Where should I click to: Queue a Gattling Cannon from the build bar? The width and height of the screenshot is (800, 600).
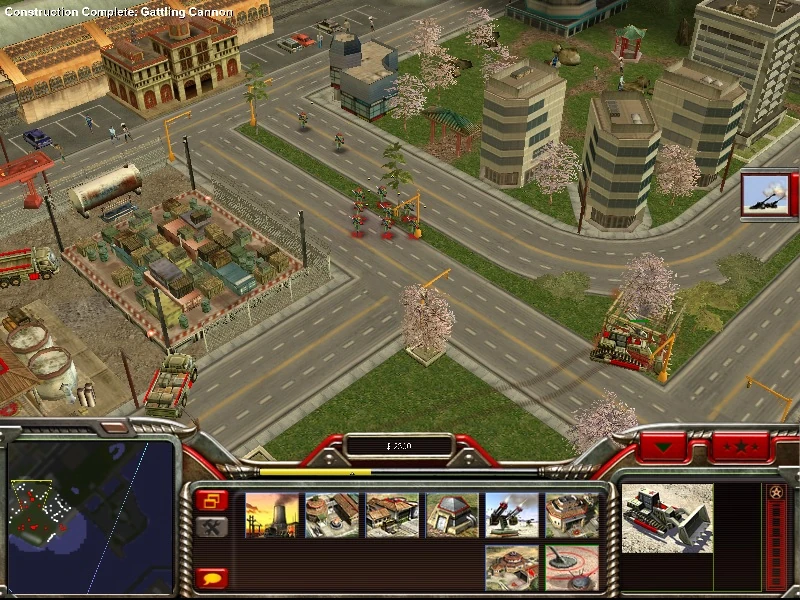pos(512,515)
